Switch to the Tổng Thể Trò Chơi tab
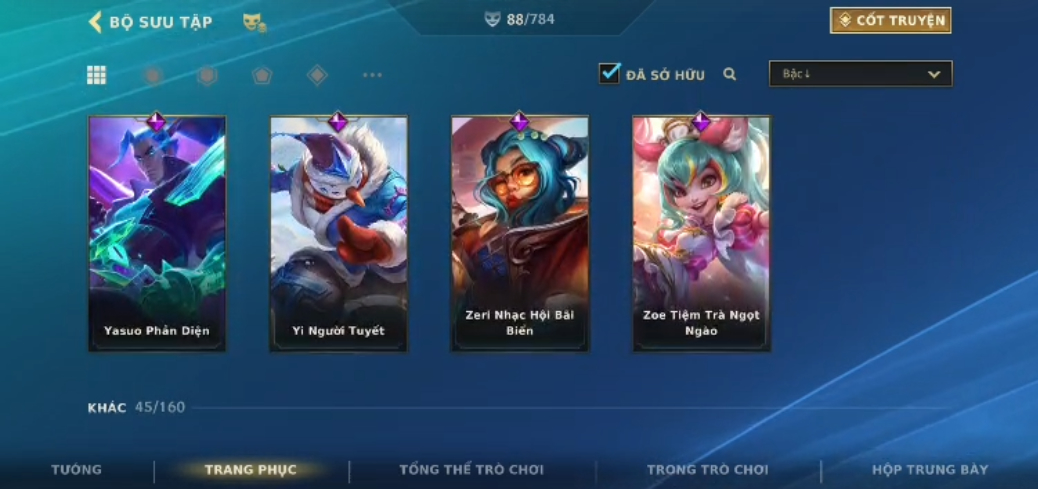Viewport: 1038px width, 489px height. 471,470
